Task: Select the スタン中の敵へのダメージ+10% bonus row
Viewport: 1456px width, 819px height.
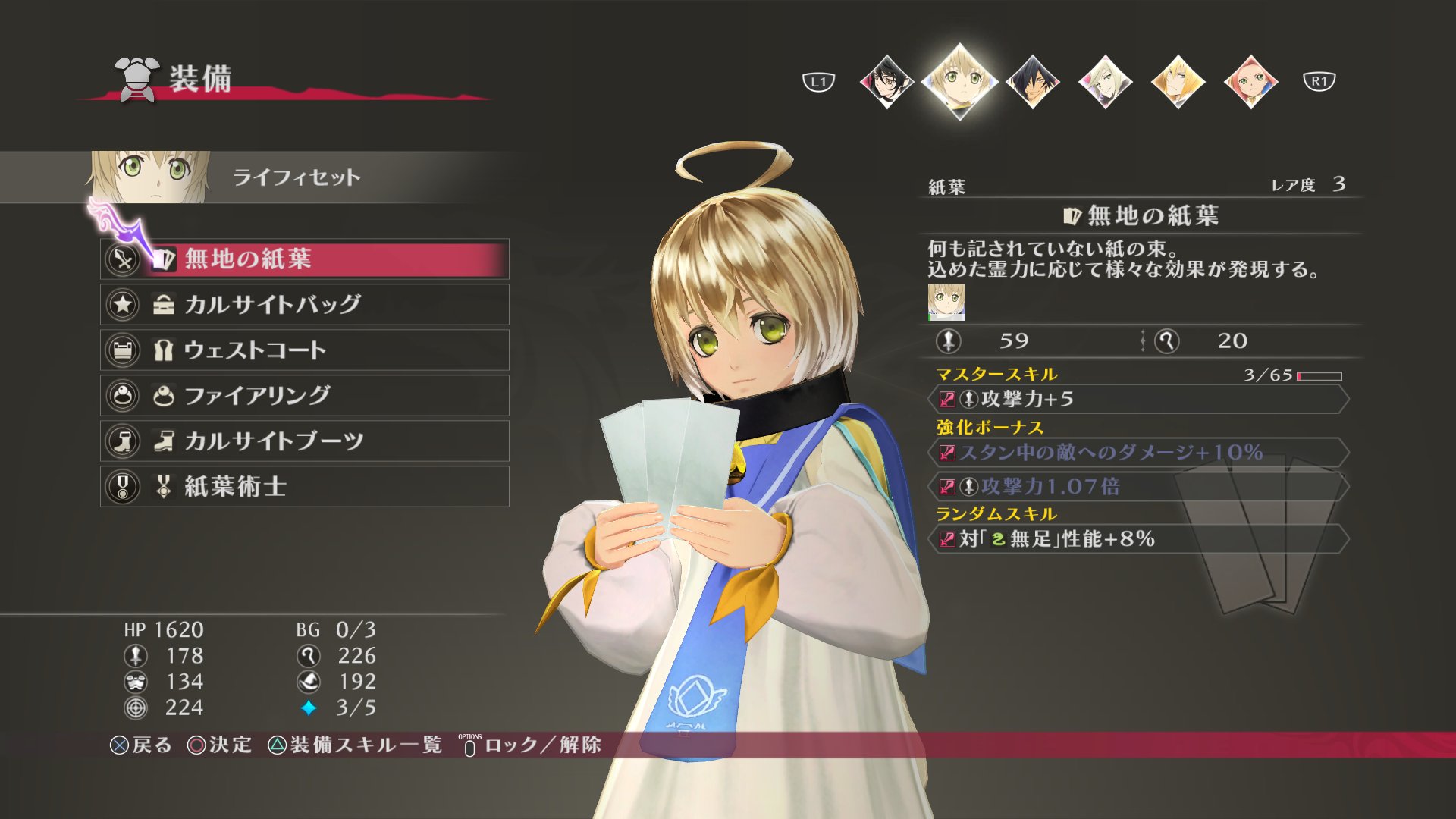Action: click(1137, 453)
